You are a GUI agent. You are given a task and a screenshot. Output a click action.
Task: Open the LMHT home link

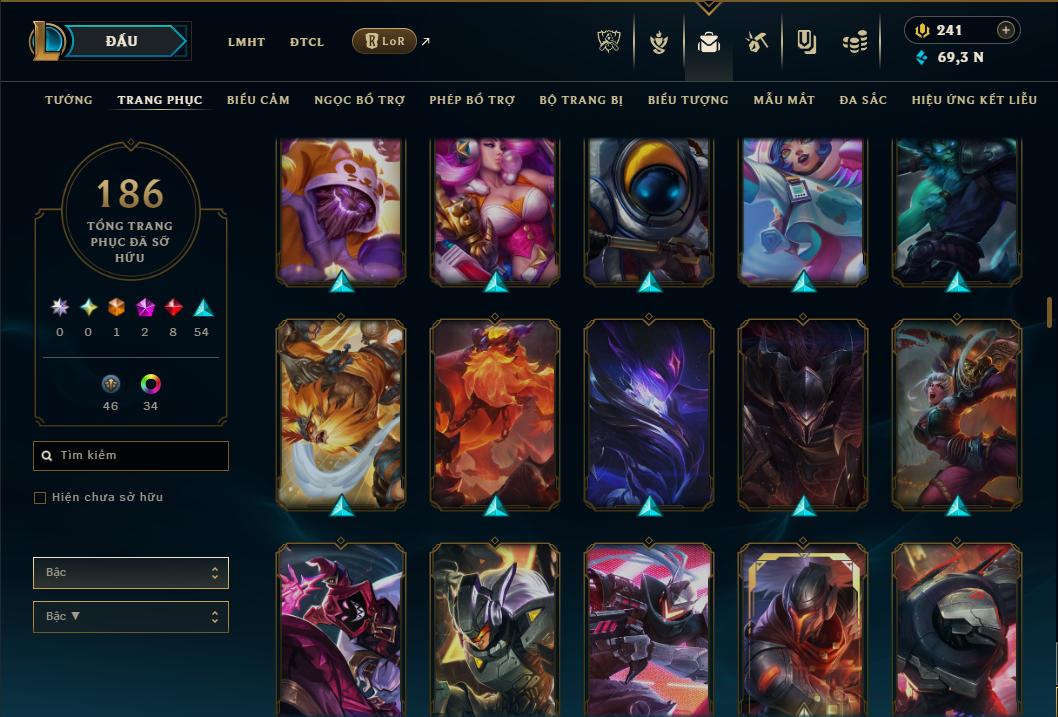[246, 42]
